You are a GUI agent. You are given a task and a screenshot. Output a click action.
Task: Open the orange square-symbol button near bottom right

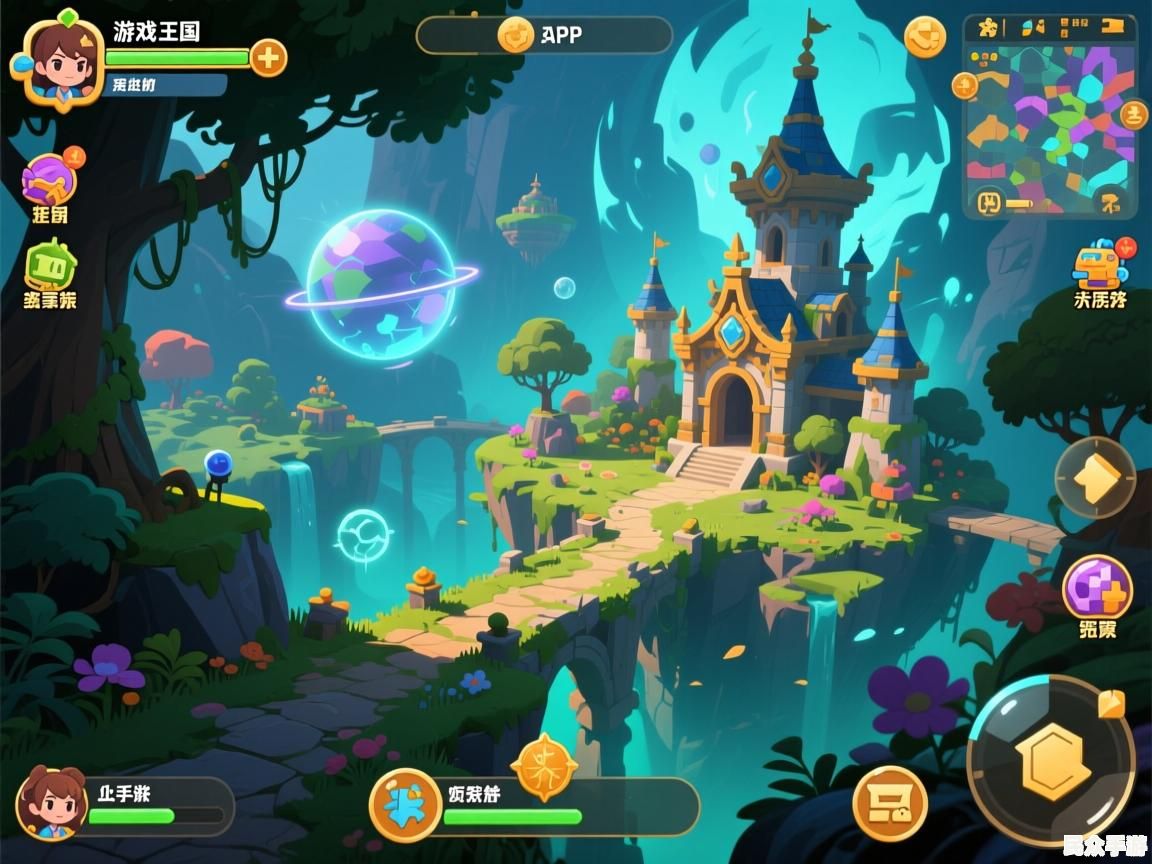[889, 803]
